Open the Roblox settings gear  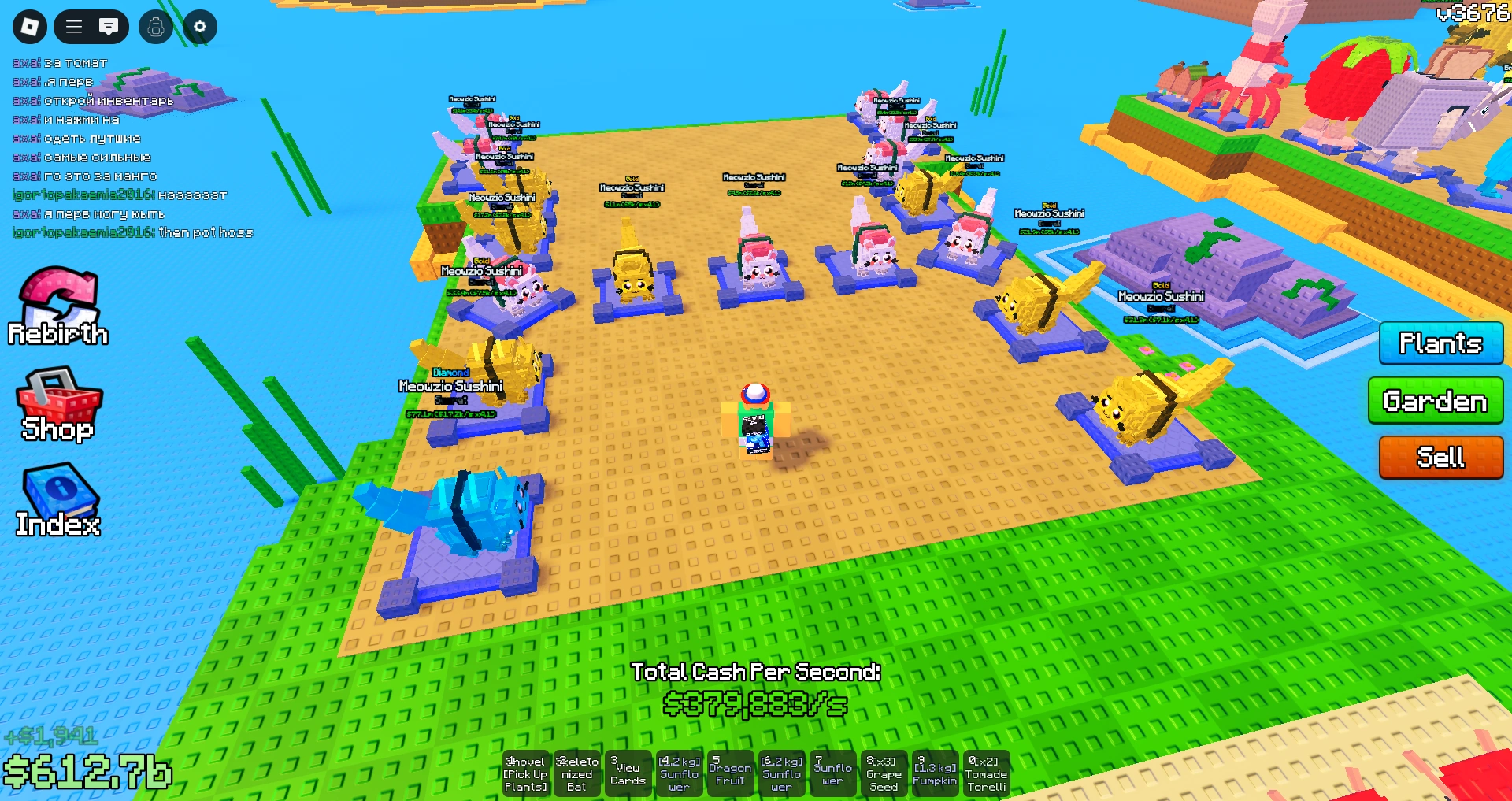tap(199, 26)
